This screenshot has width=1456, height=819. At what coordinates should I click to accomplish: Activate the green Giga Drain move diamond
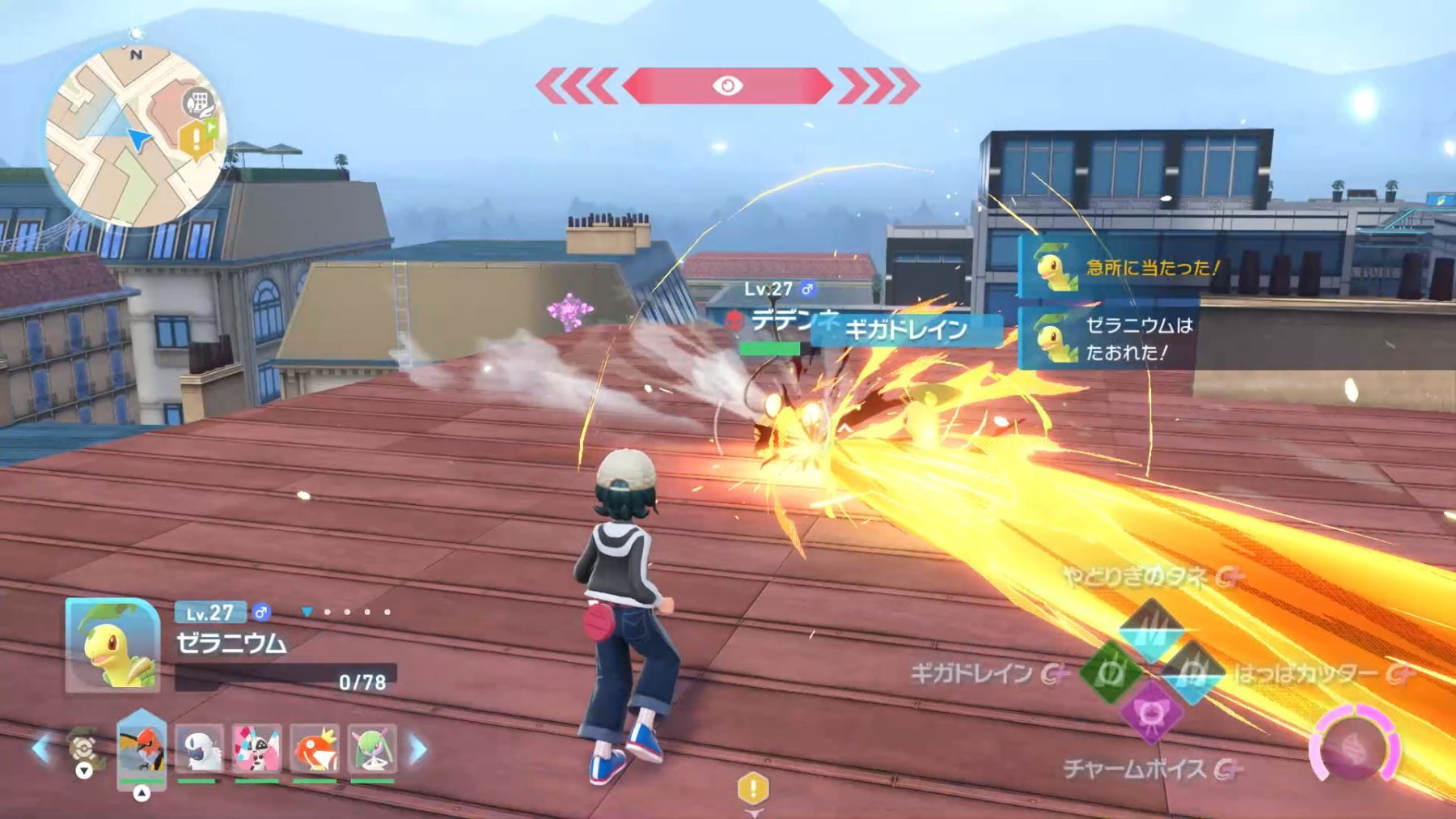pos(1111,672)
